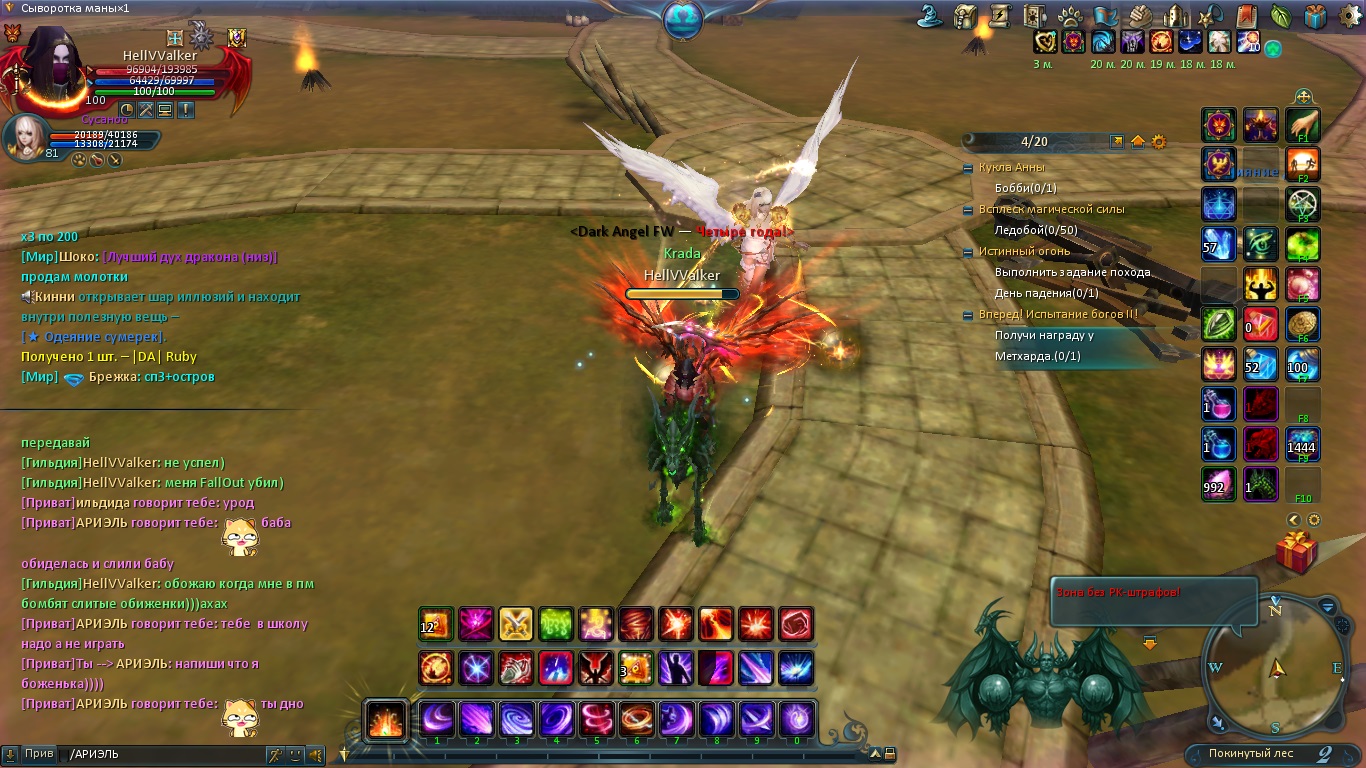Viewport: 1366px width, 768px height.
Task: Open the blue gift box shop icon
Action: click(1315, 16)
